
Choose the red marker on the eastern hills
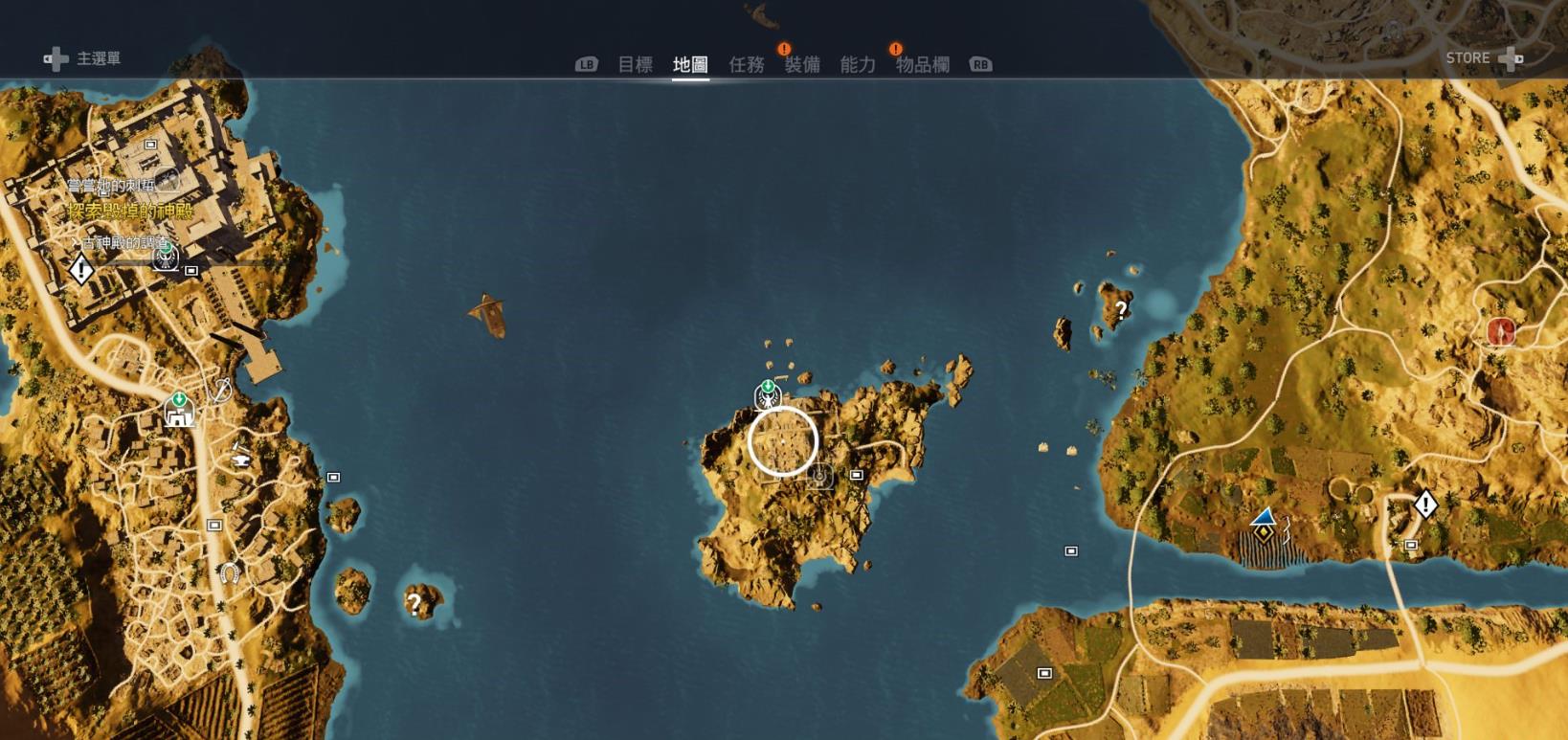[1500, 331]
